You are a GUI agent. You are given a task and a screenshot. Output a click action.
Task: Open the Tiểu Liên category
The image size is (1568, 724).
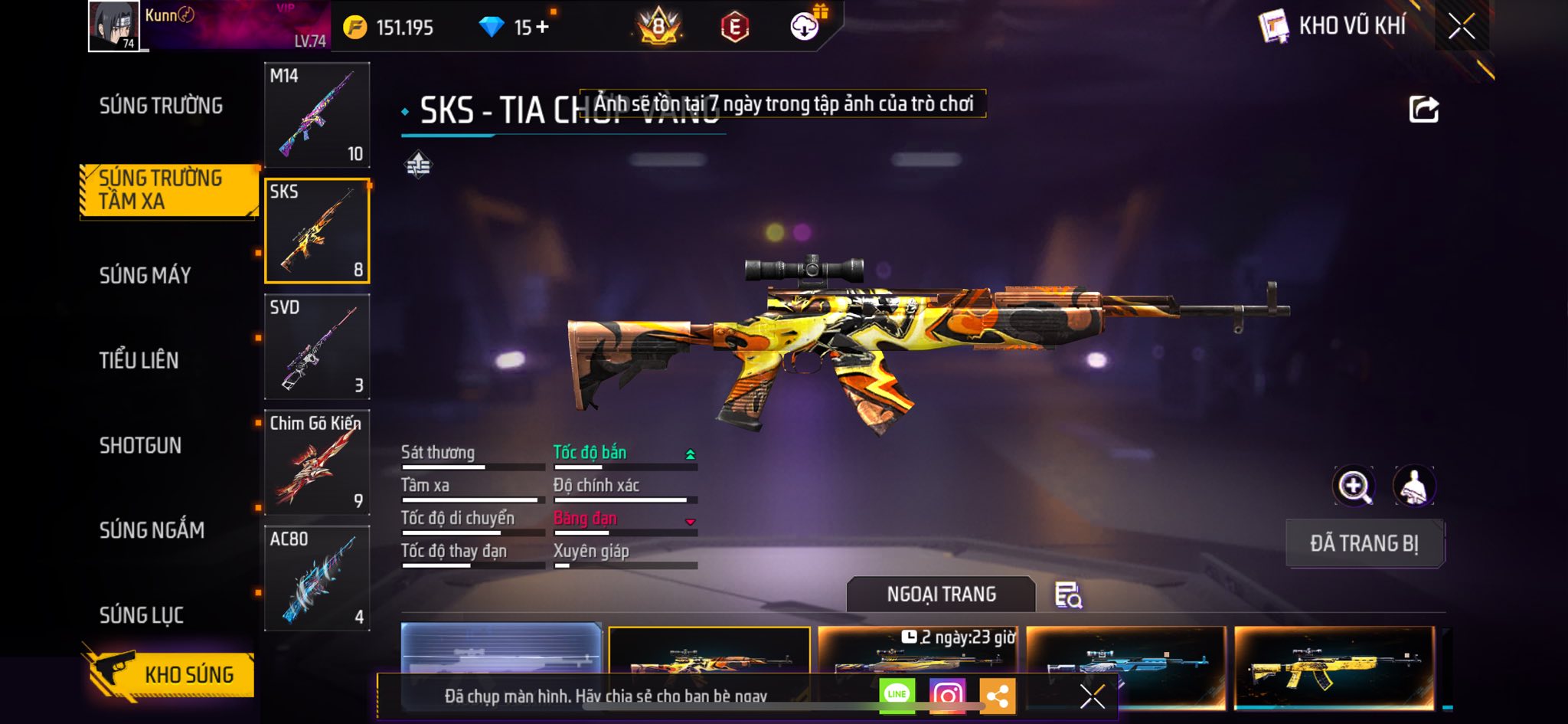click(x=139, y=360)
